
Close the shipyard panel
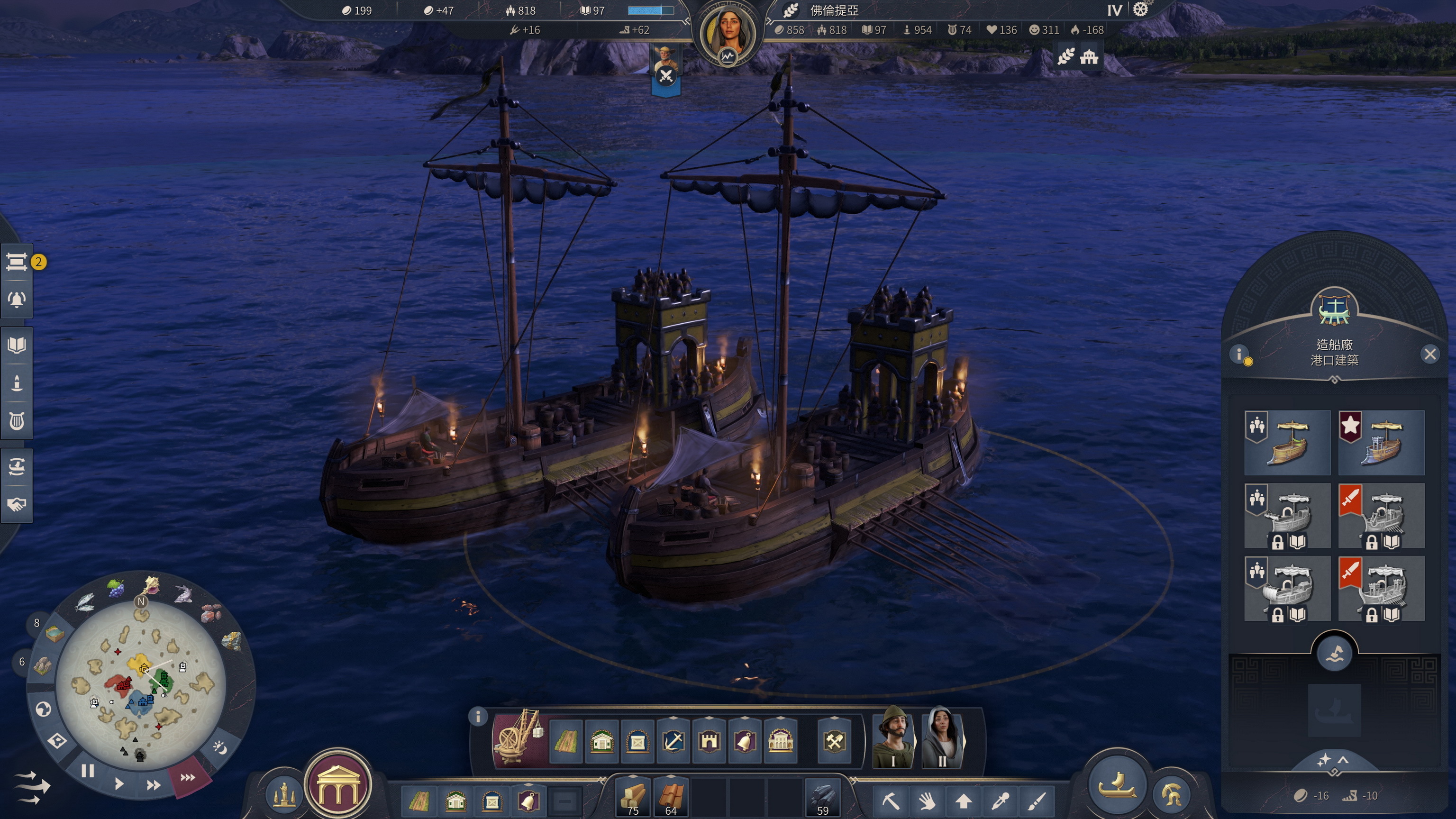point(1430,355)
